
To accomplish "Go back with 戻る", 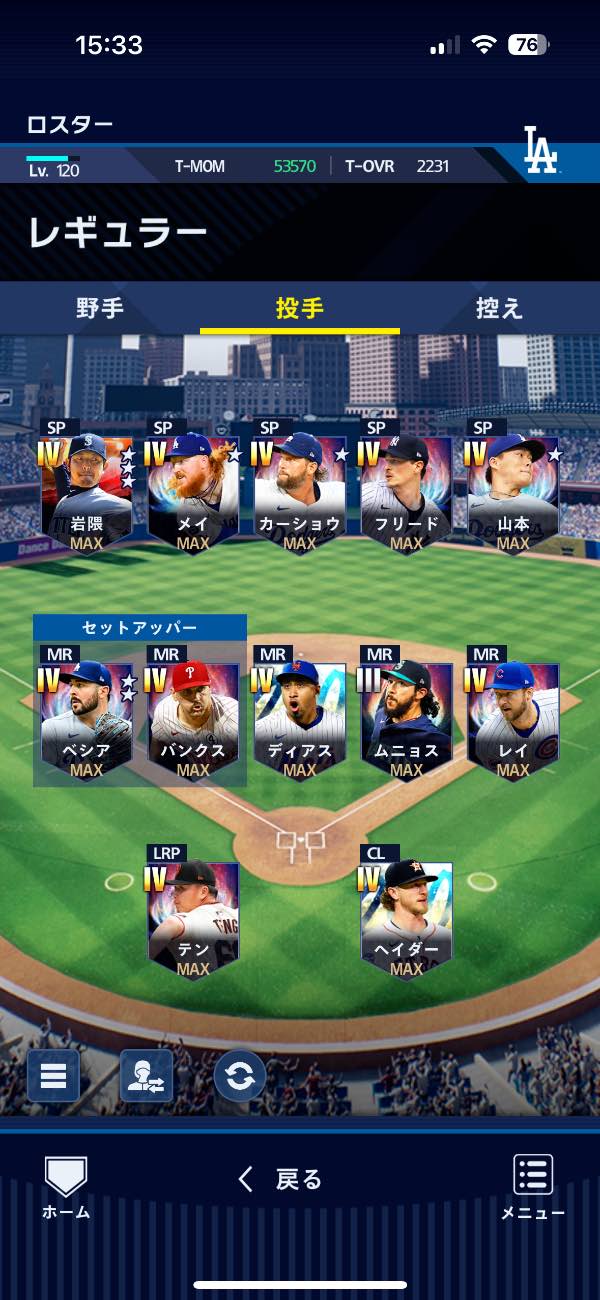I will pos(281,1180).
